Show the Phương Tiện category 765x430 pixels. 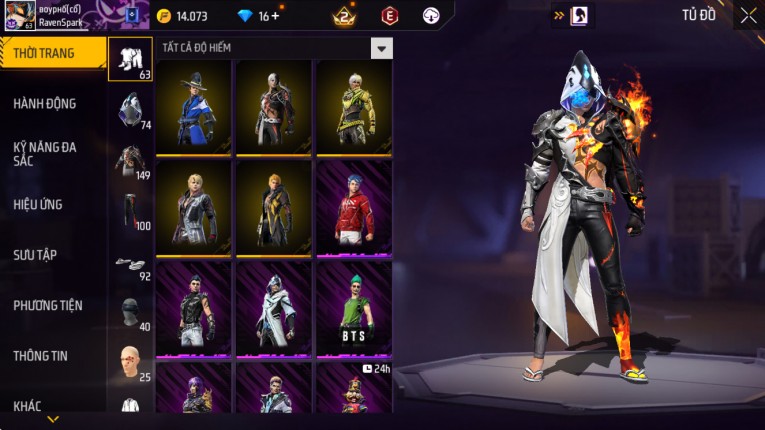pos(48,305)
